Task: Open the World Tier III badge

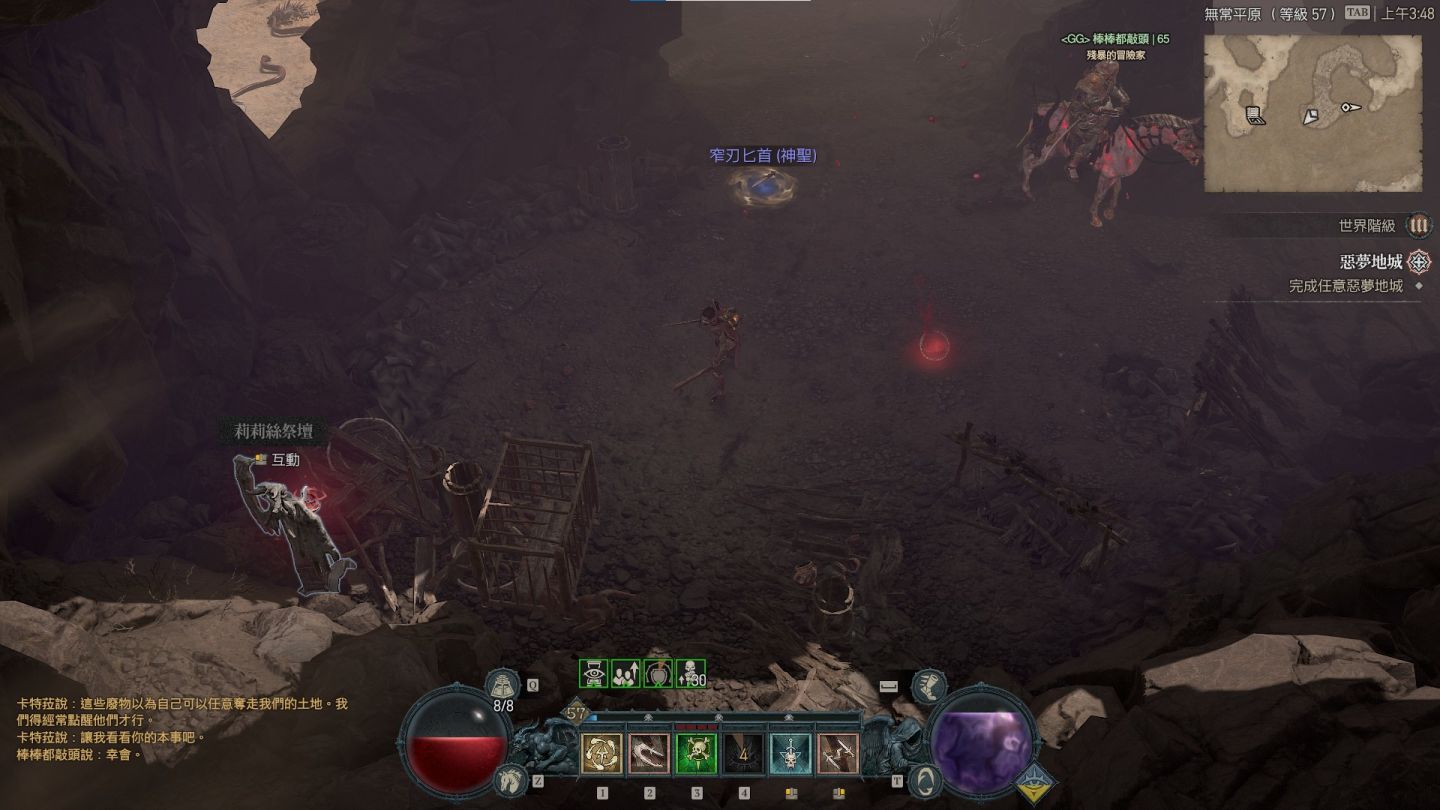Action: (x=1418, y=226)
